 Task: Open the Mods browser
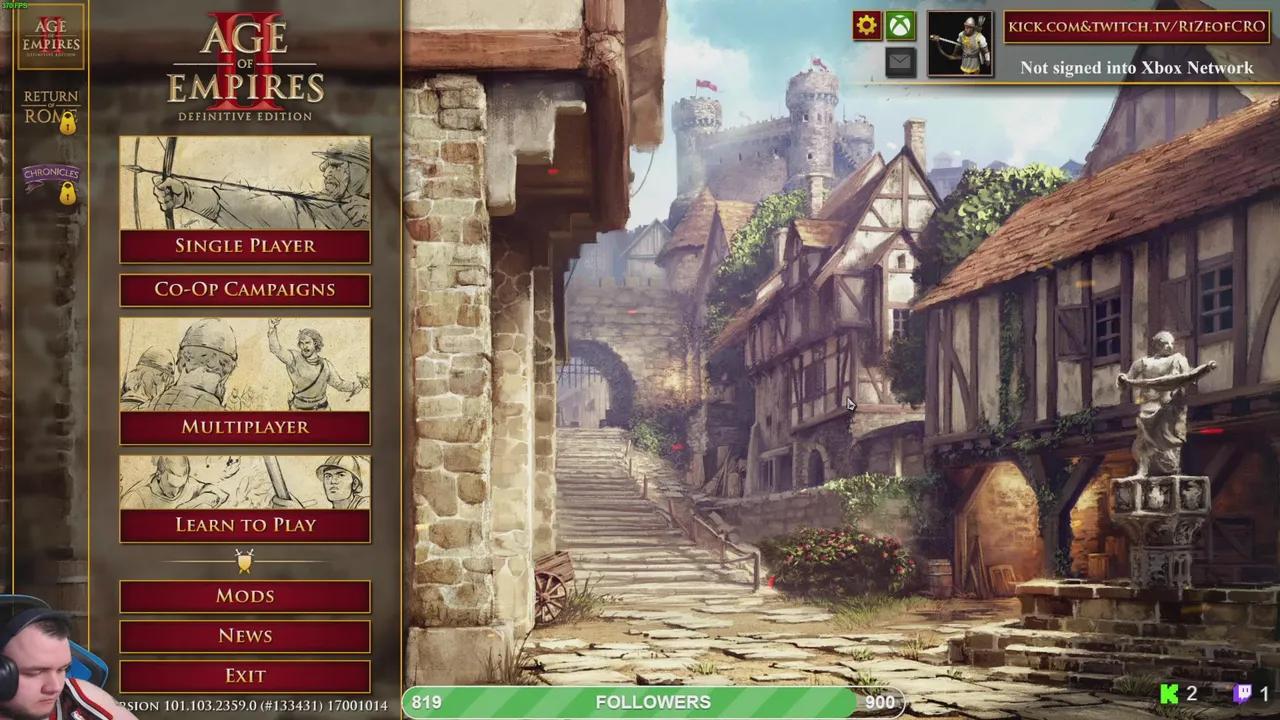(245, 596)
